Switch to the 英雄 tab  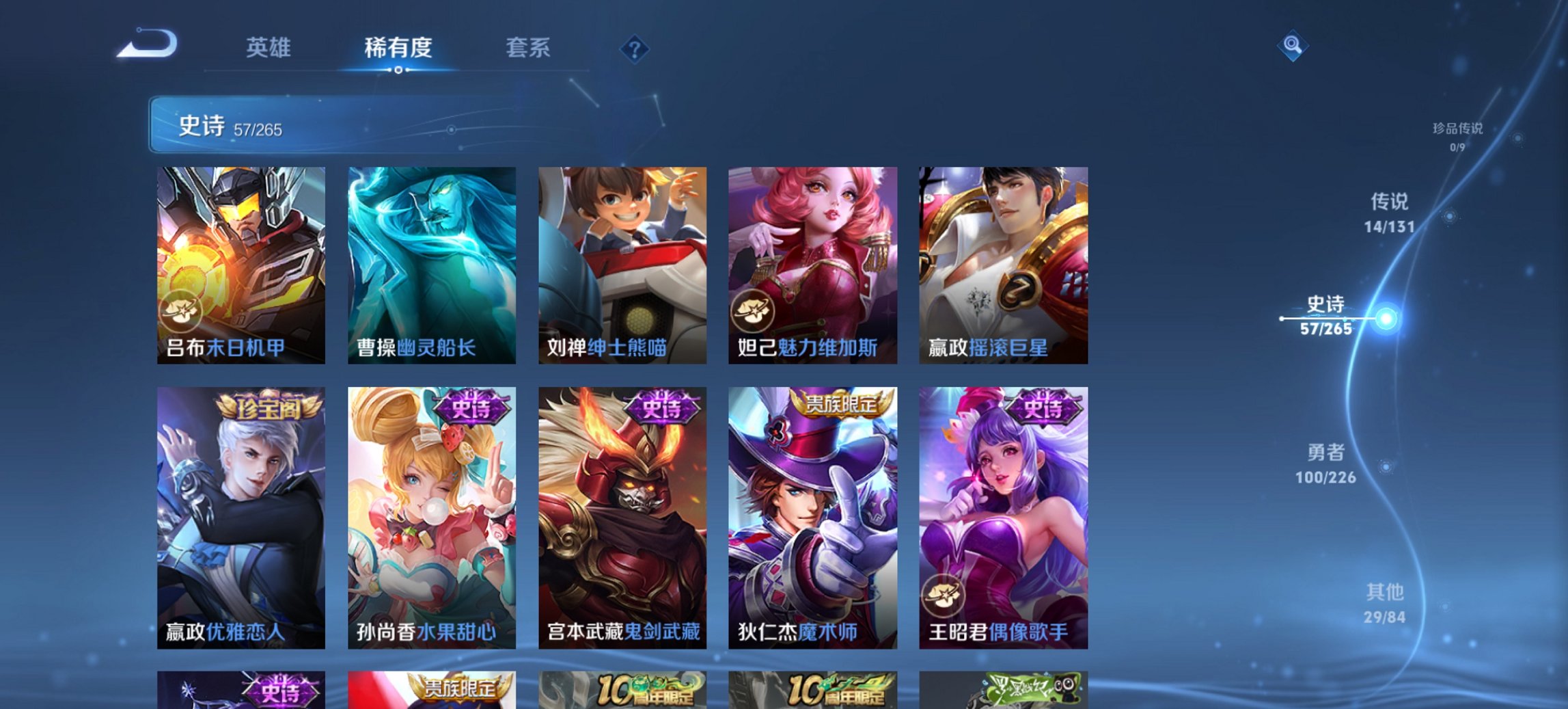point(270,48)
